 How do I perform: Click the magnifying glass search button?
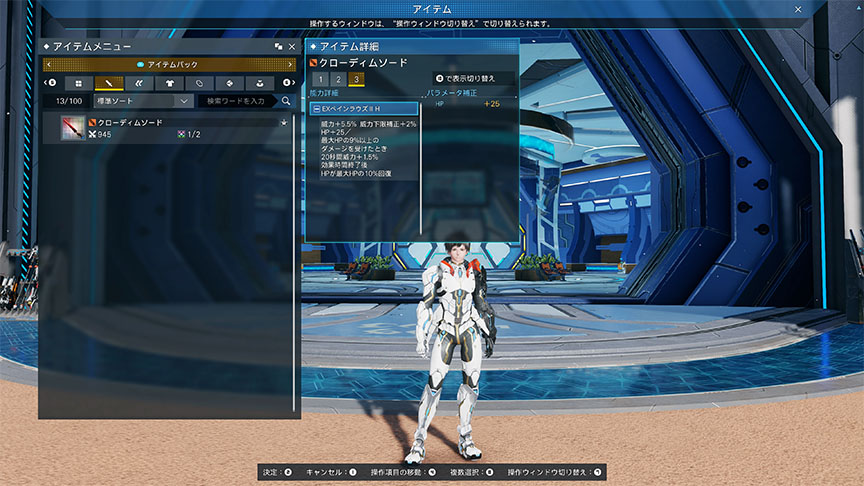click(x=286, y=101)
